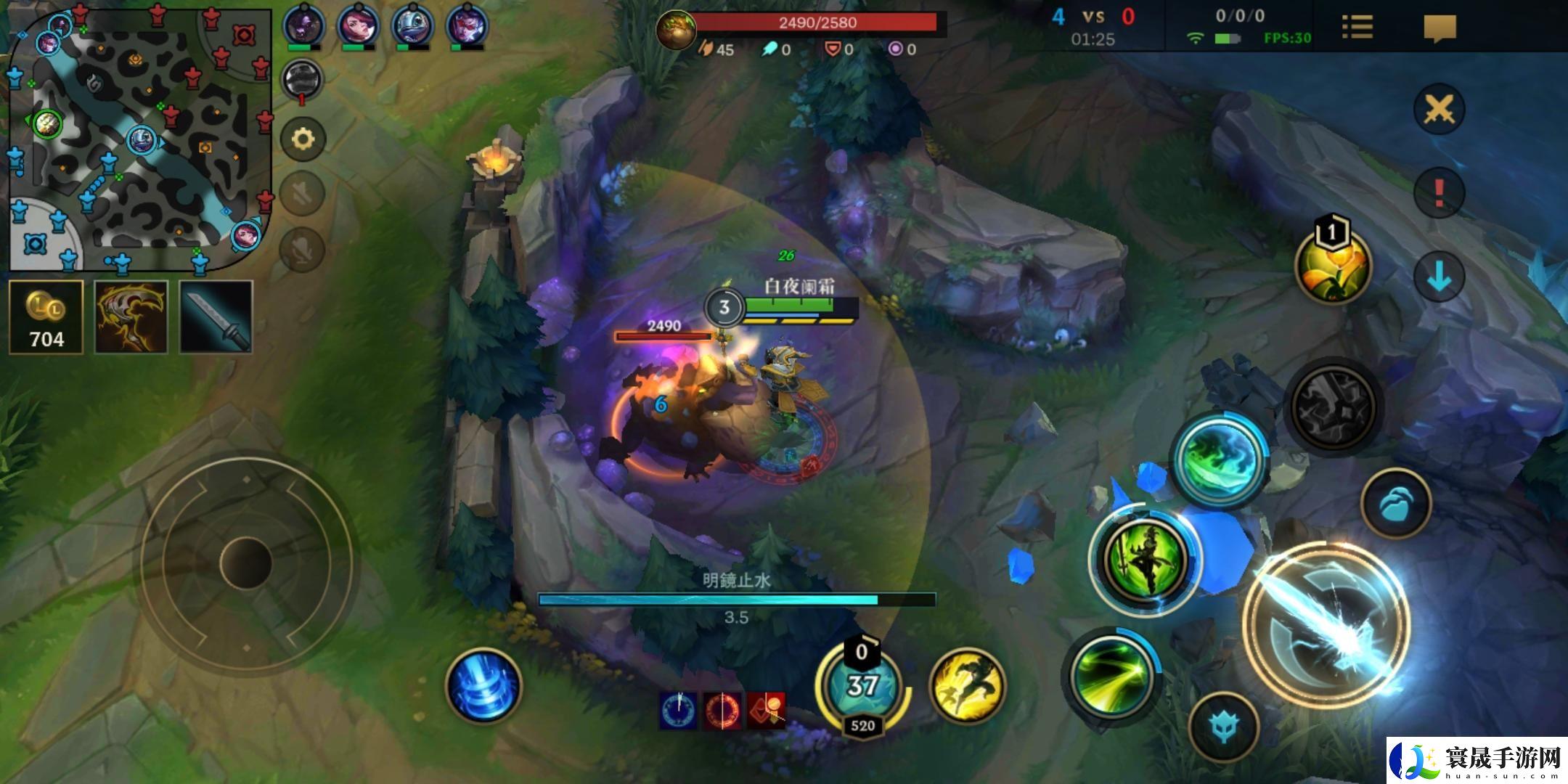Select the target monster lock button

(x=1224, y=727)
